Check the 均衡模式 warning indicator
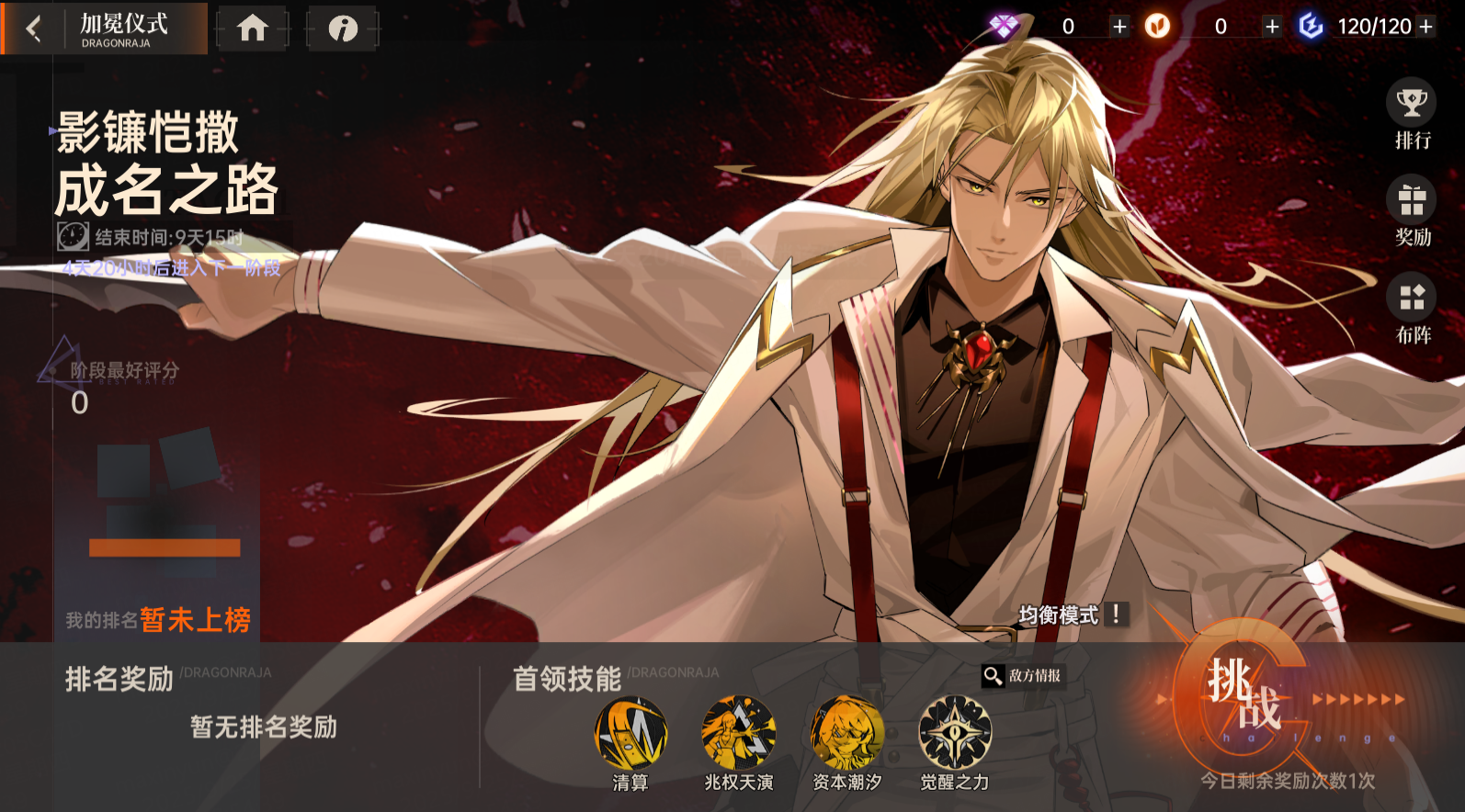The image size is (1465, 812). pos(1115,615)
